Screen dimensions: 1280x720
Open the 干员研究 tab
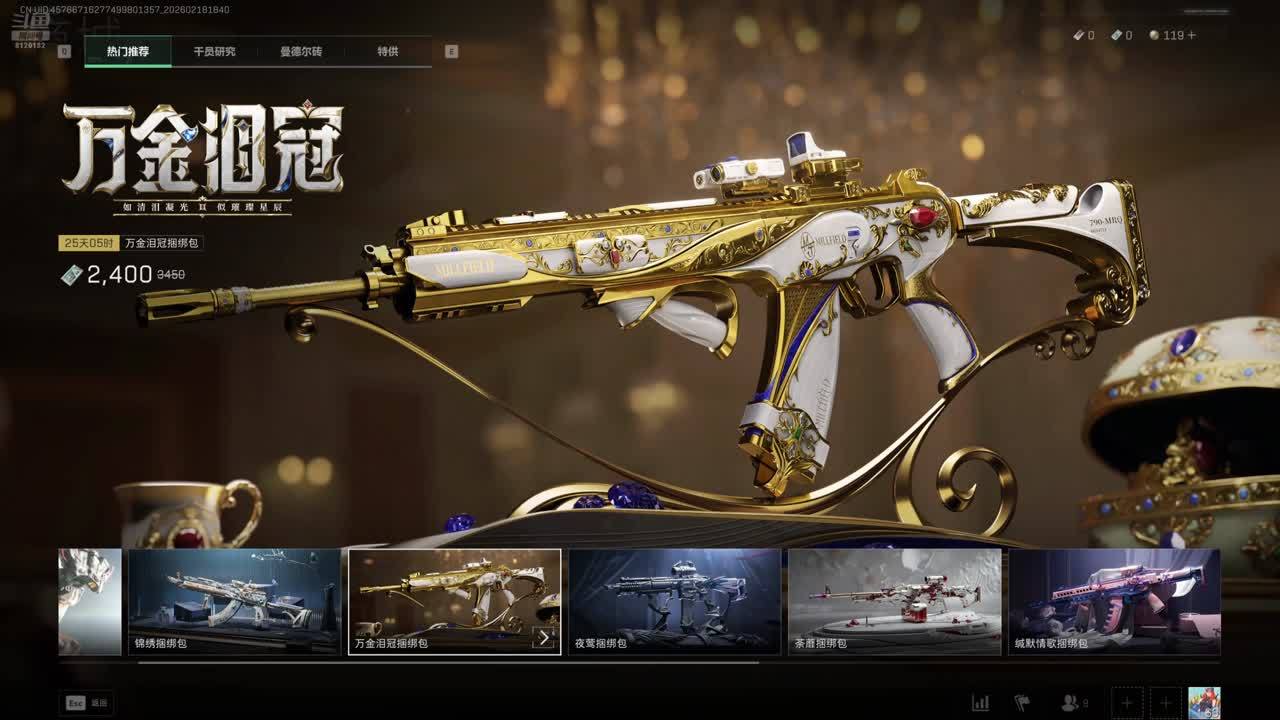point(214,51)
